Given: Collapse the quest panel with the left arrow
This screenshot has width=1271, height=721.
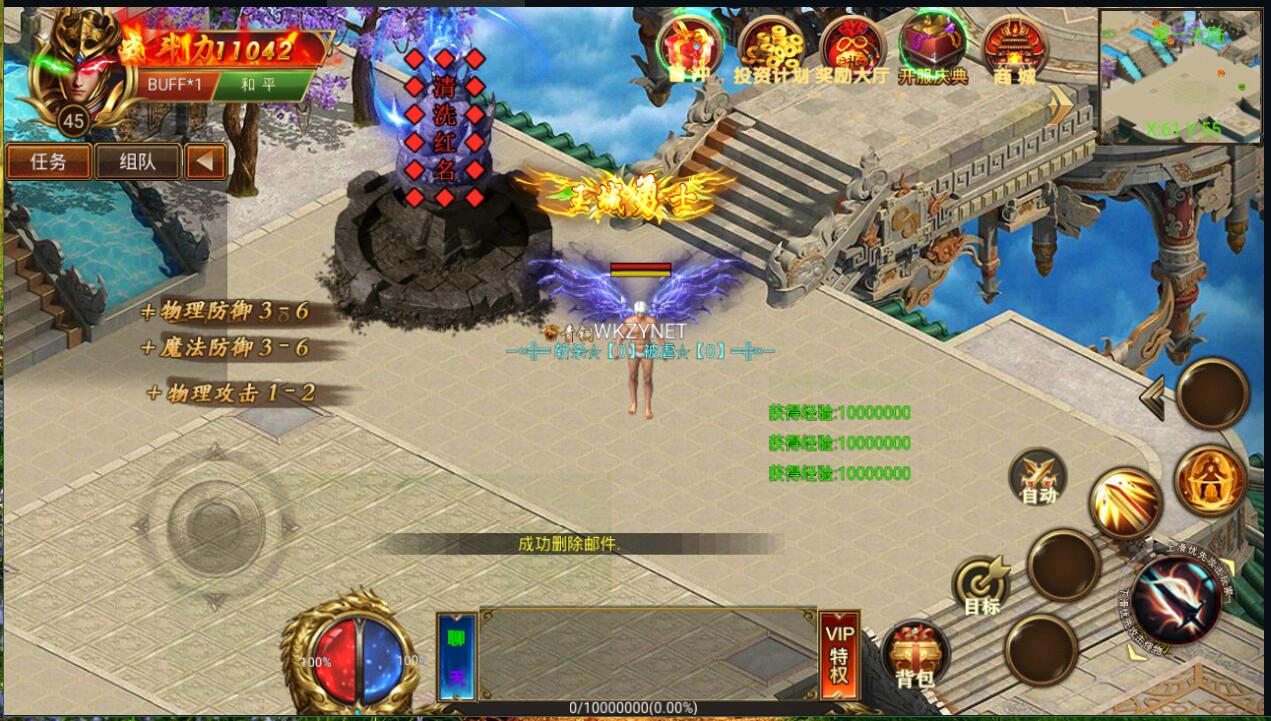Looking at the screenshot, I should coord(206,162).
